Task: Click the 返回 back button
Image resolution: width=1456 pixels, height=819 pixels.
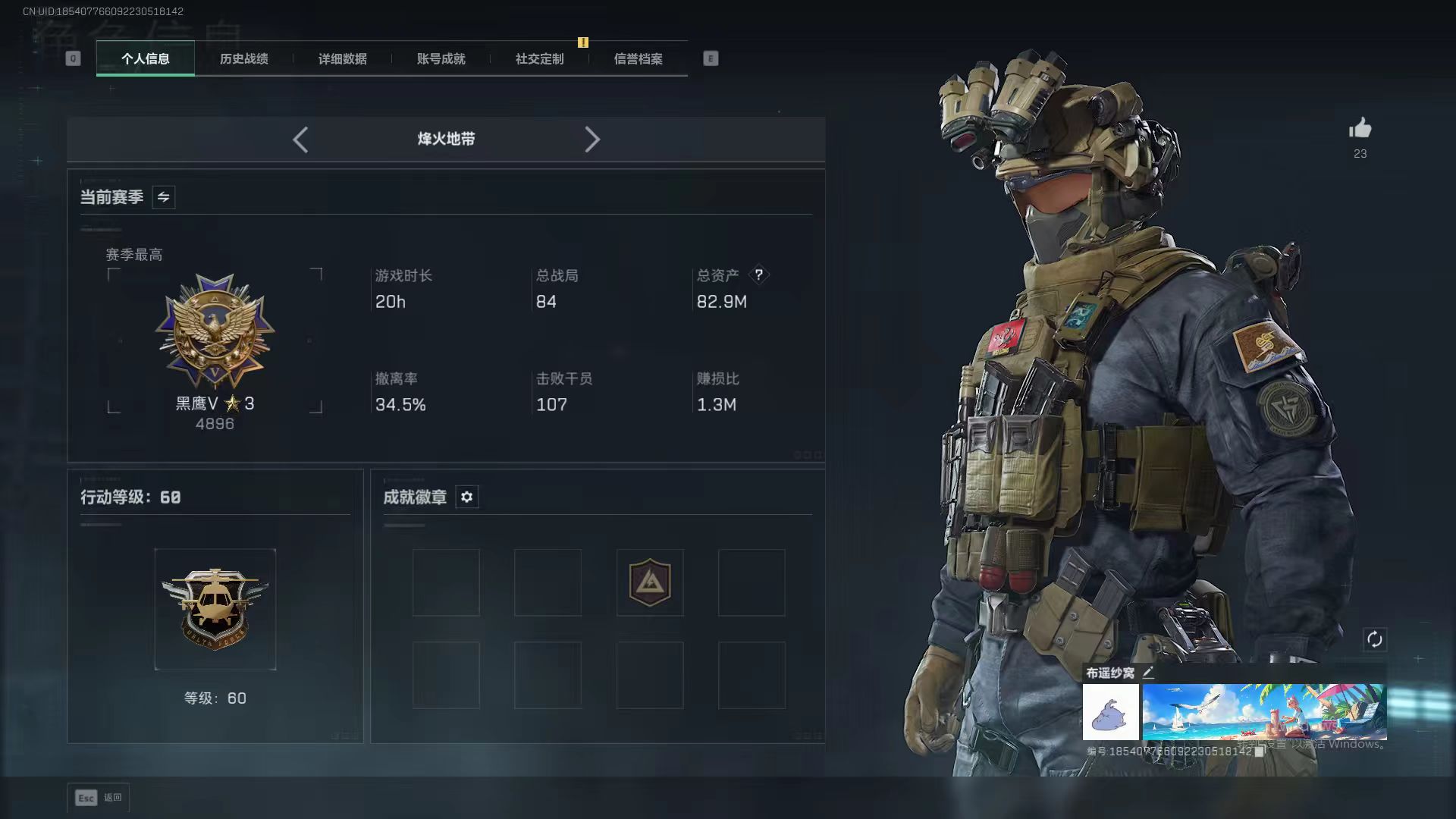Action: click(x=99, y=798)
